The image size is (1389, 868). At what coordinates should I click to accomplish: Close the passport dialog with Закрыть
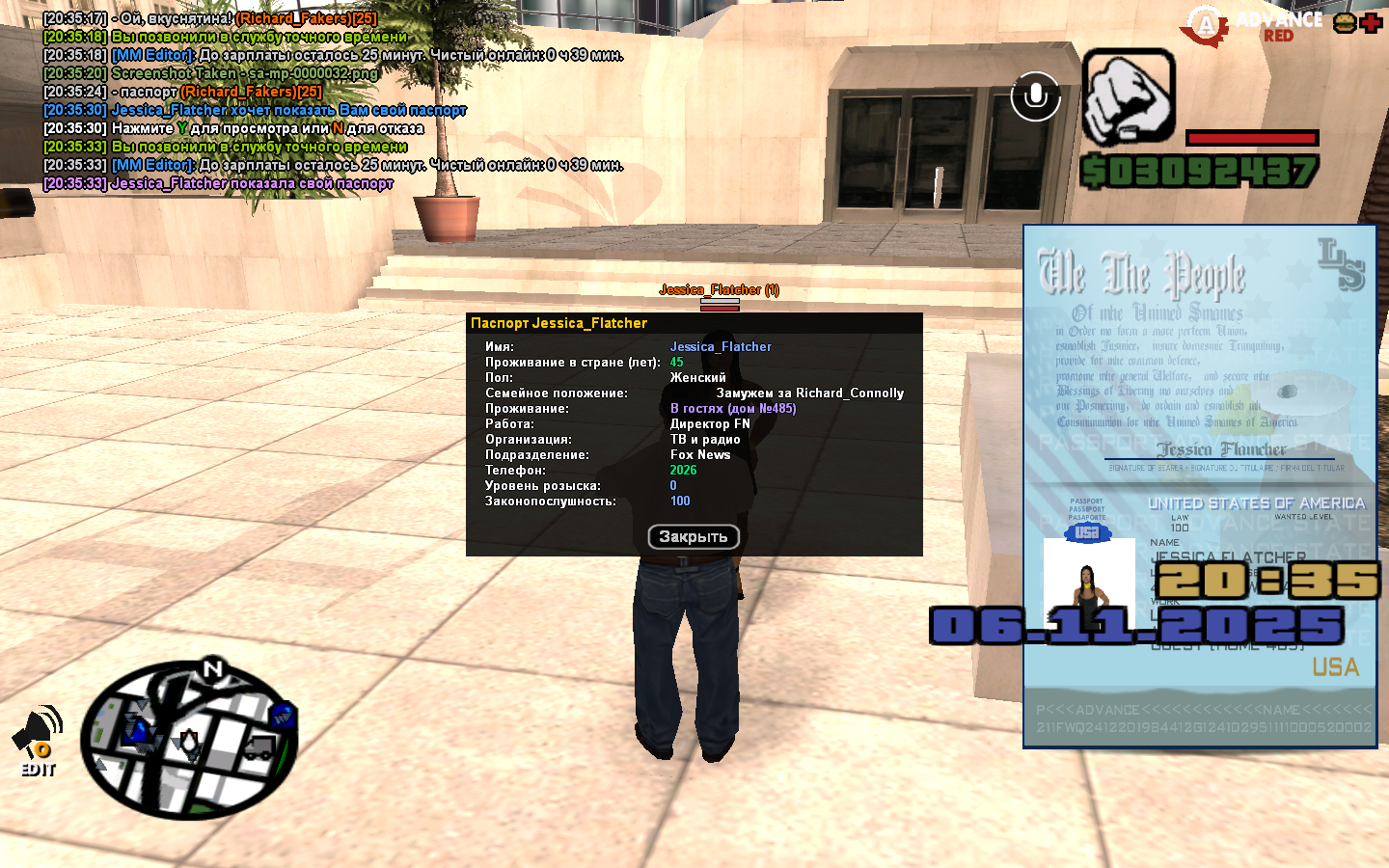(693, 537)
